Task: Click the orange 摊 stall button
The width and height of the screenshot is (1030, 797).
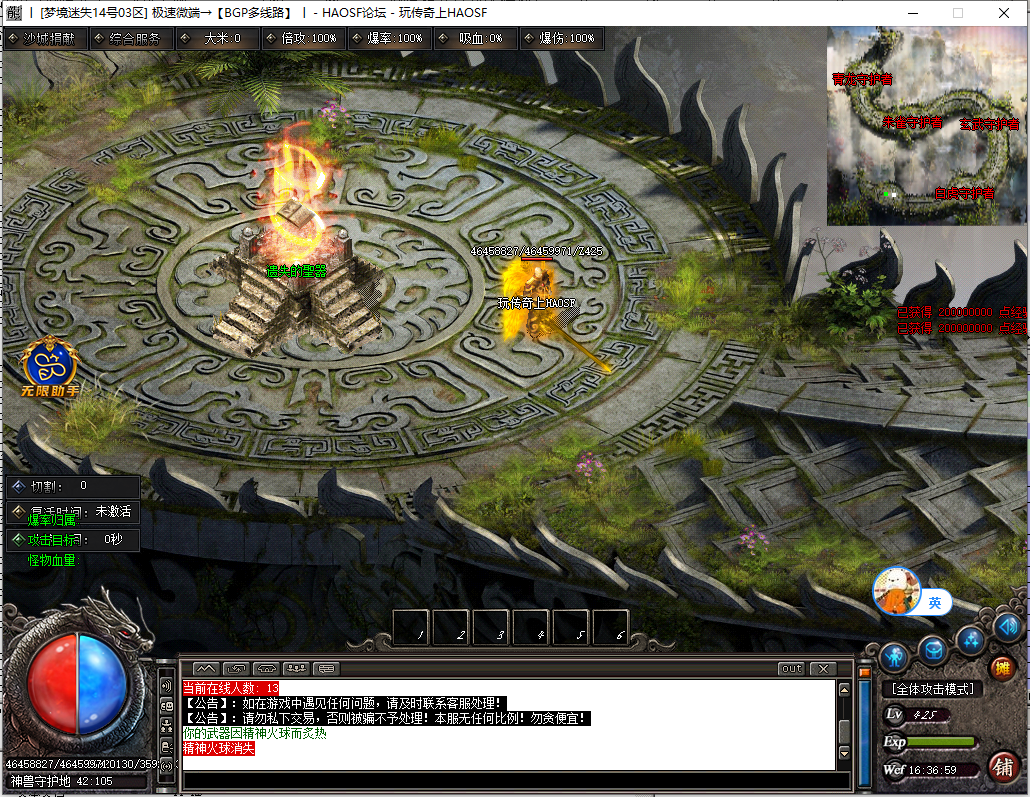Action: [1001, 669]
